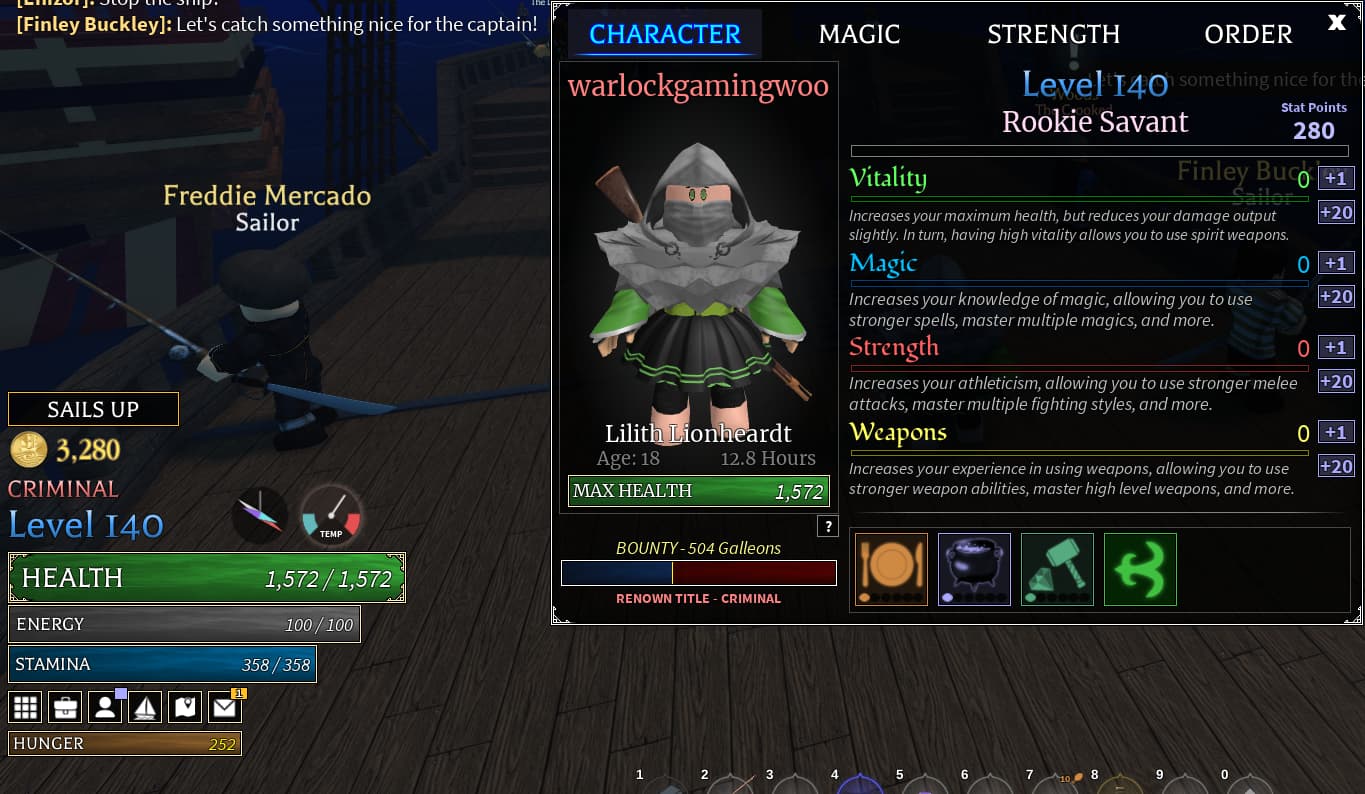Increase Magic by 1 point
Screen dimensions: 1365x794
point(1335,263)
